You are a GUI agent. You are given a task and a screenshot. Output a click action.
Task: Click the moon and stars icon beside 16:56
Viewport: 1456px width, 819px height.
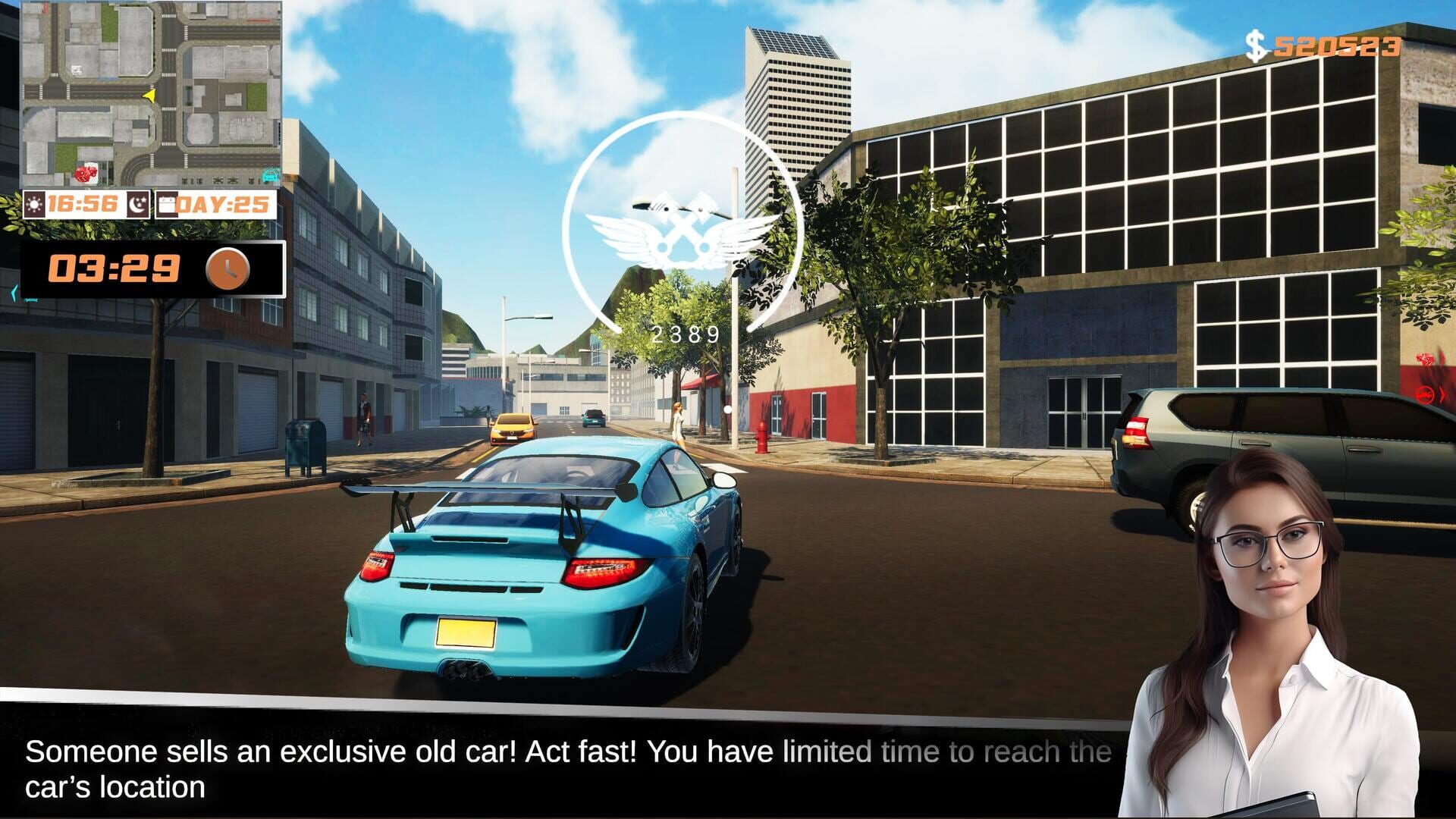tap(138, 203)
